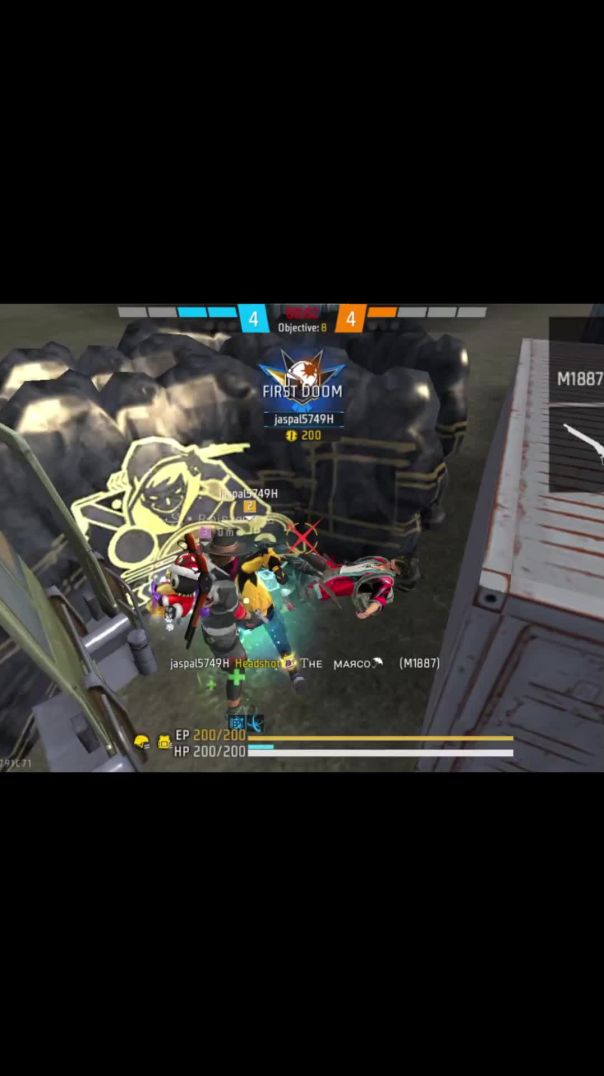Tap the yellow vest armor icon
604x1076 pixels.
(x=164, y=742)
